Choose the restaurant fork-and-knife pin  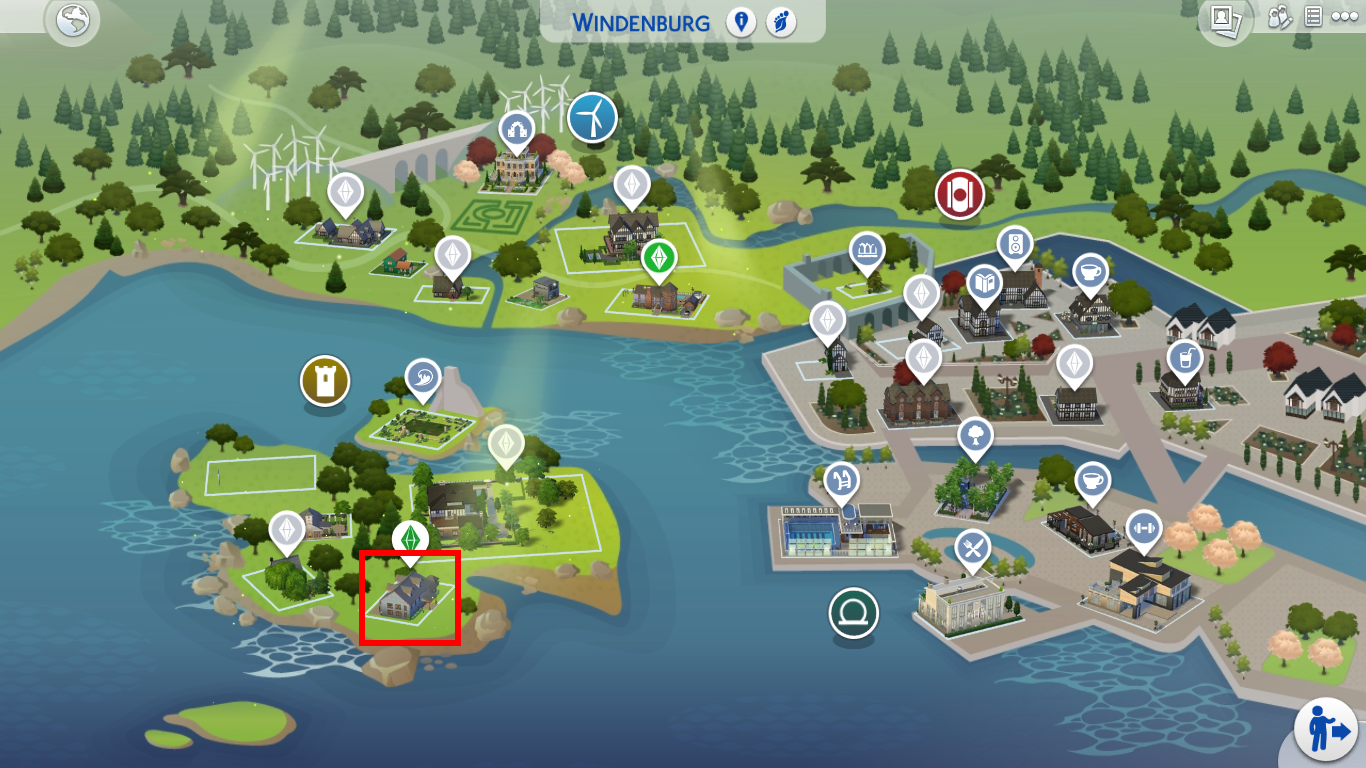[x=972, y=547]
